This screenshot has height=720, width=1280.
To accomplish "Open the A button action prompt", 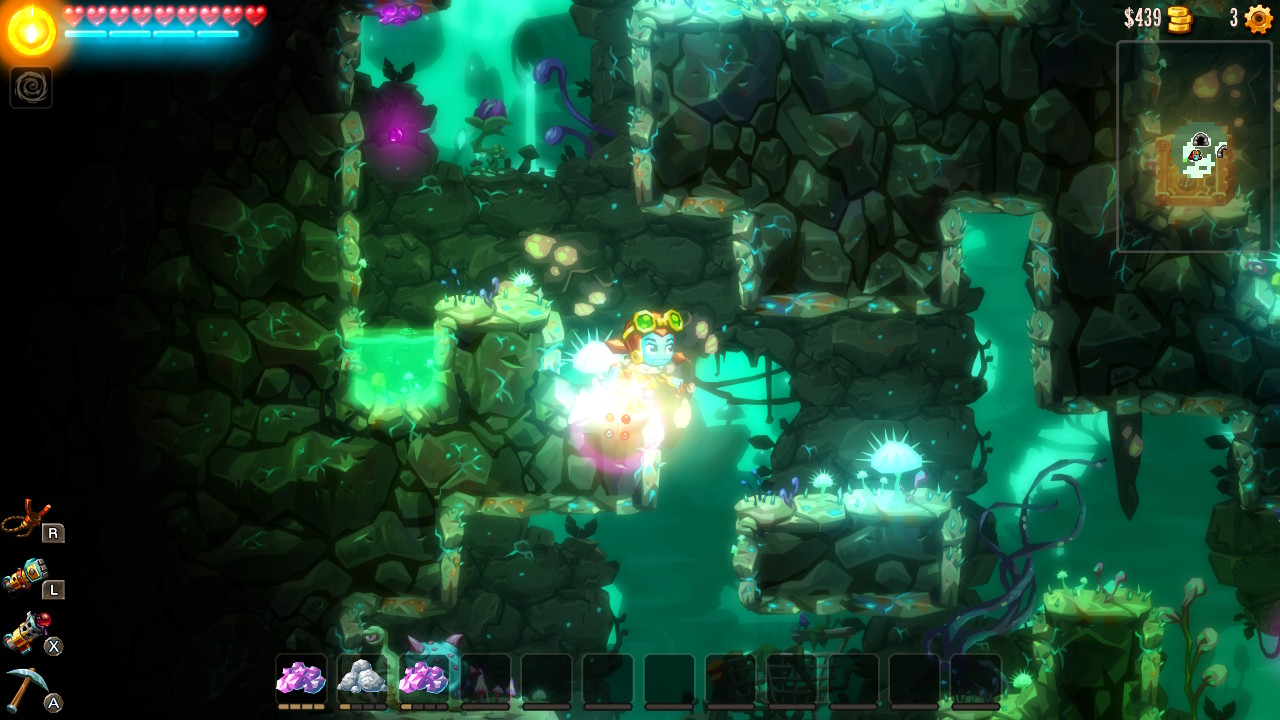I will click(54, 703).
